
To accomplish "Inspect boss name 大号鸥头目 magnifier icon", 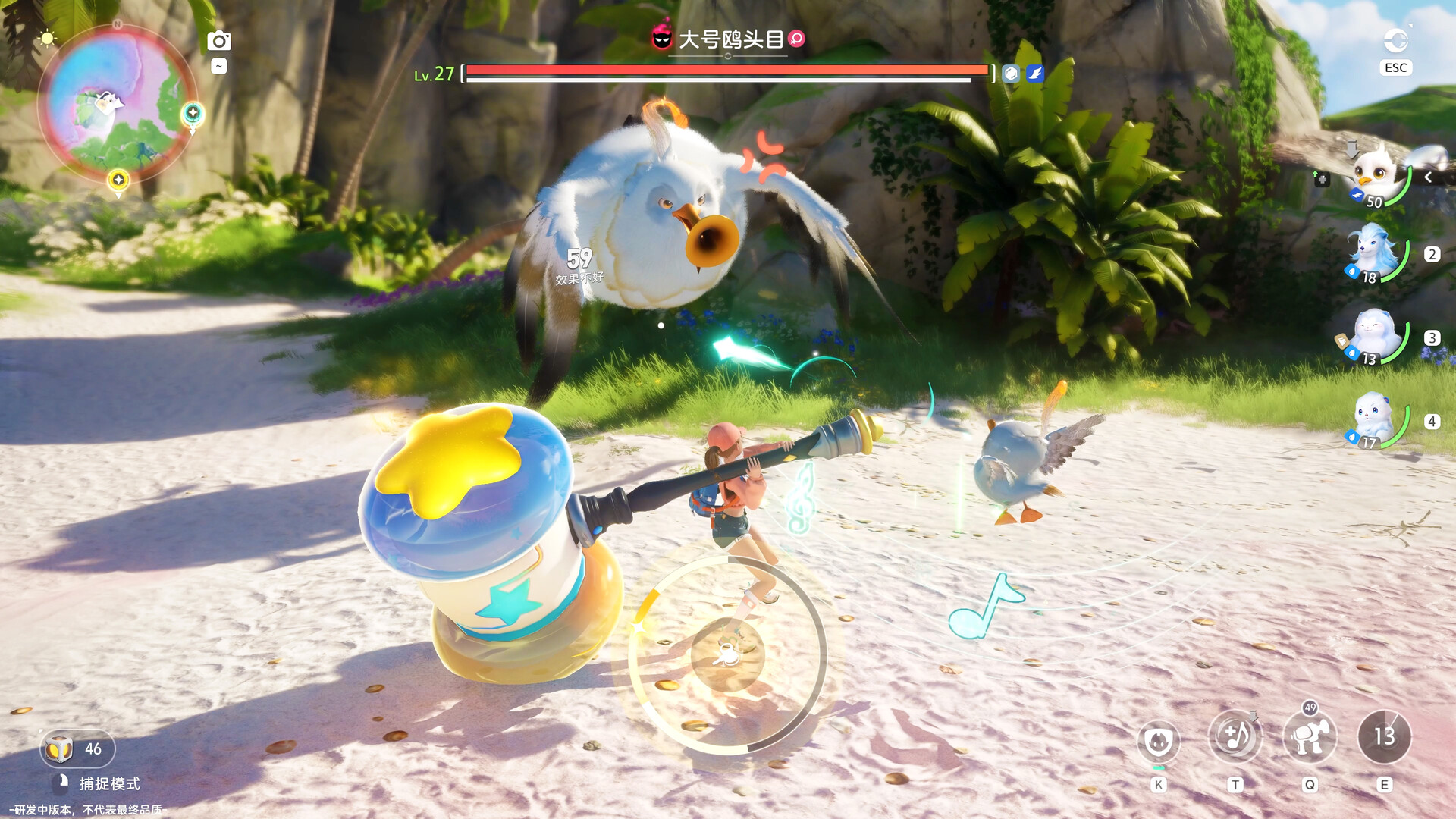I will (796, 39).
